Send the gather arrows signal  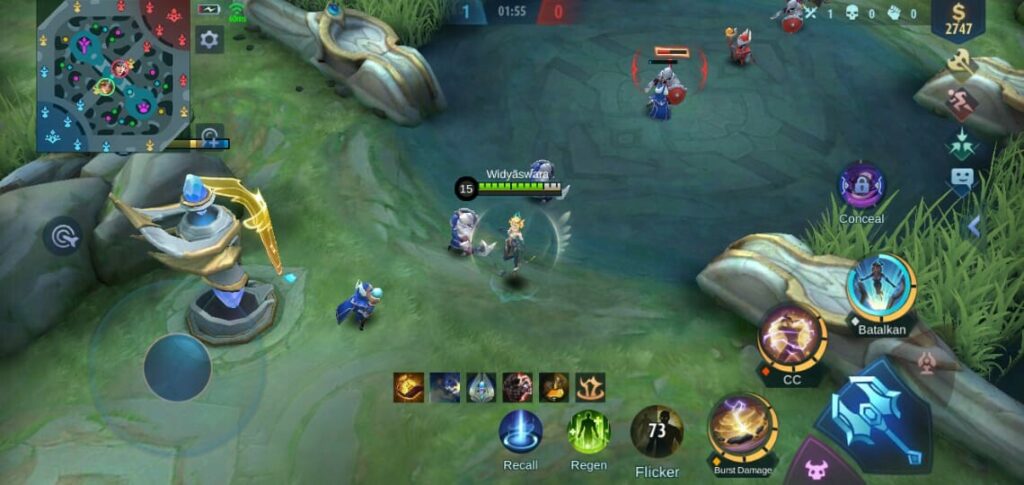961,142
